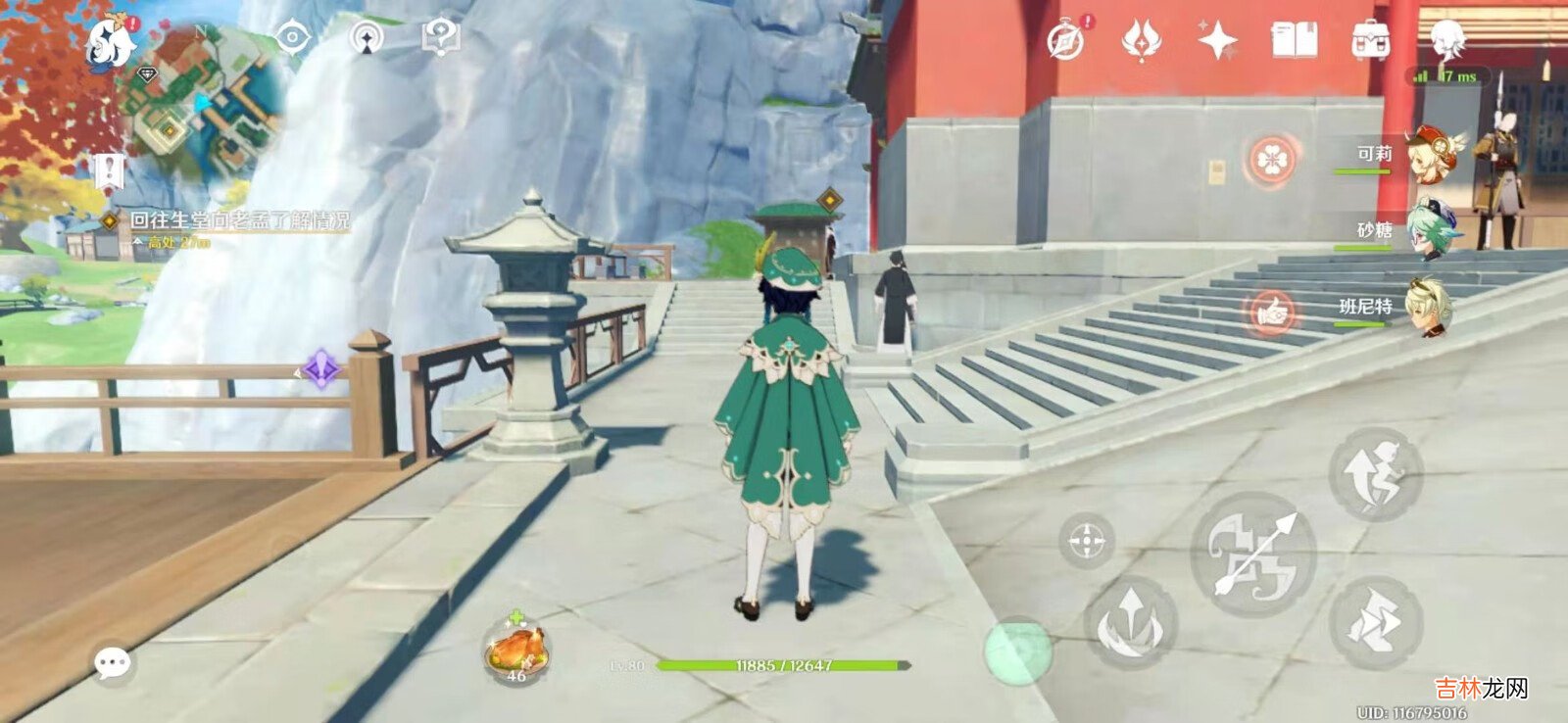Switch to party member 砂糖

coord(1431,230)
